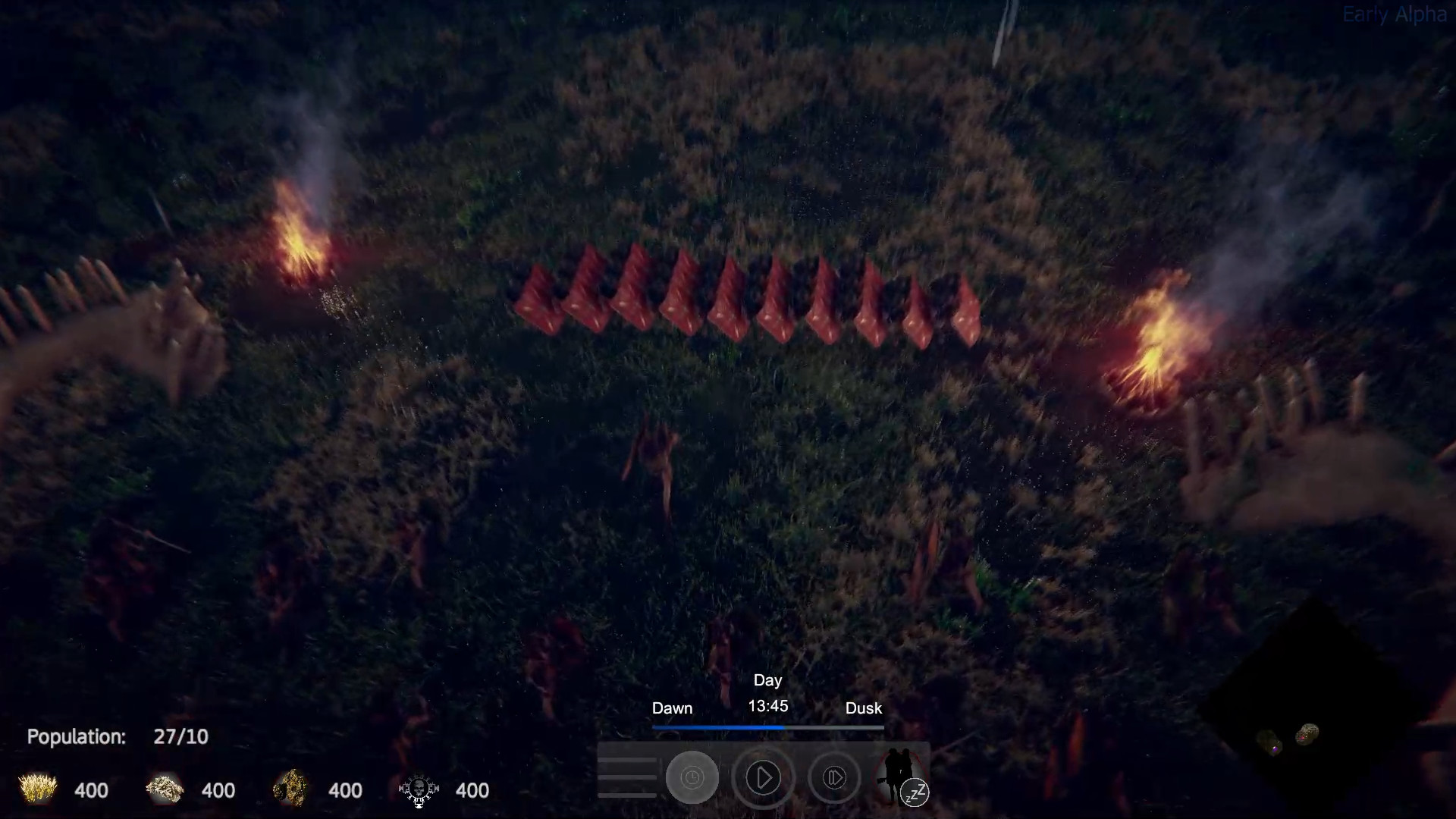The image size is (1456, 819).
Task: Click the blue day progress bar
Action: 720,726
